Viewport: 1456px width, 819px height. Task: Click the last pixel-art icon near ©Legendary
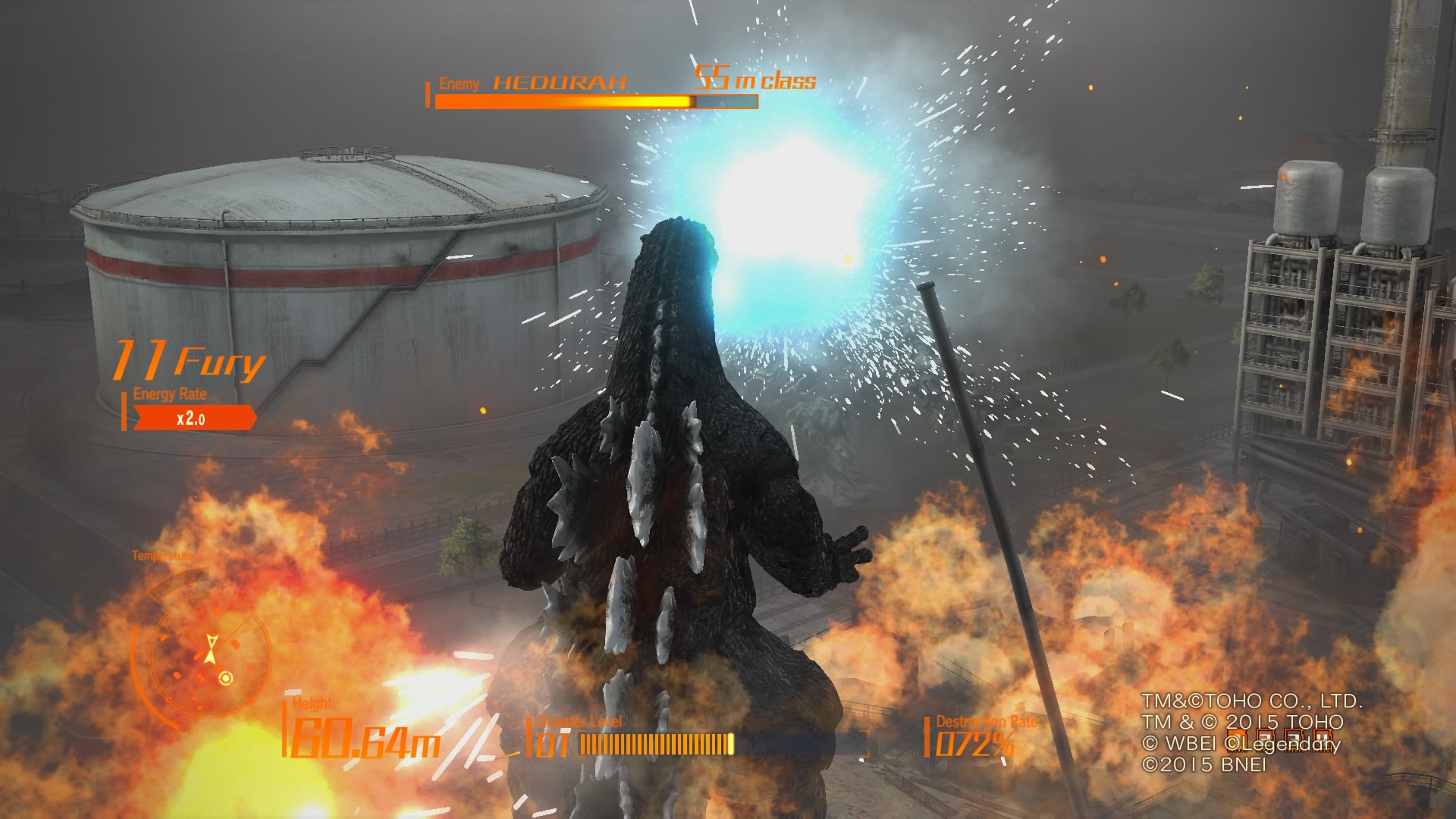tap(1323, 739)
